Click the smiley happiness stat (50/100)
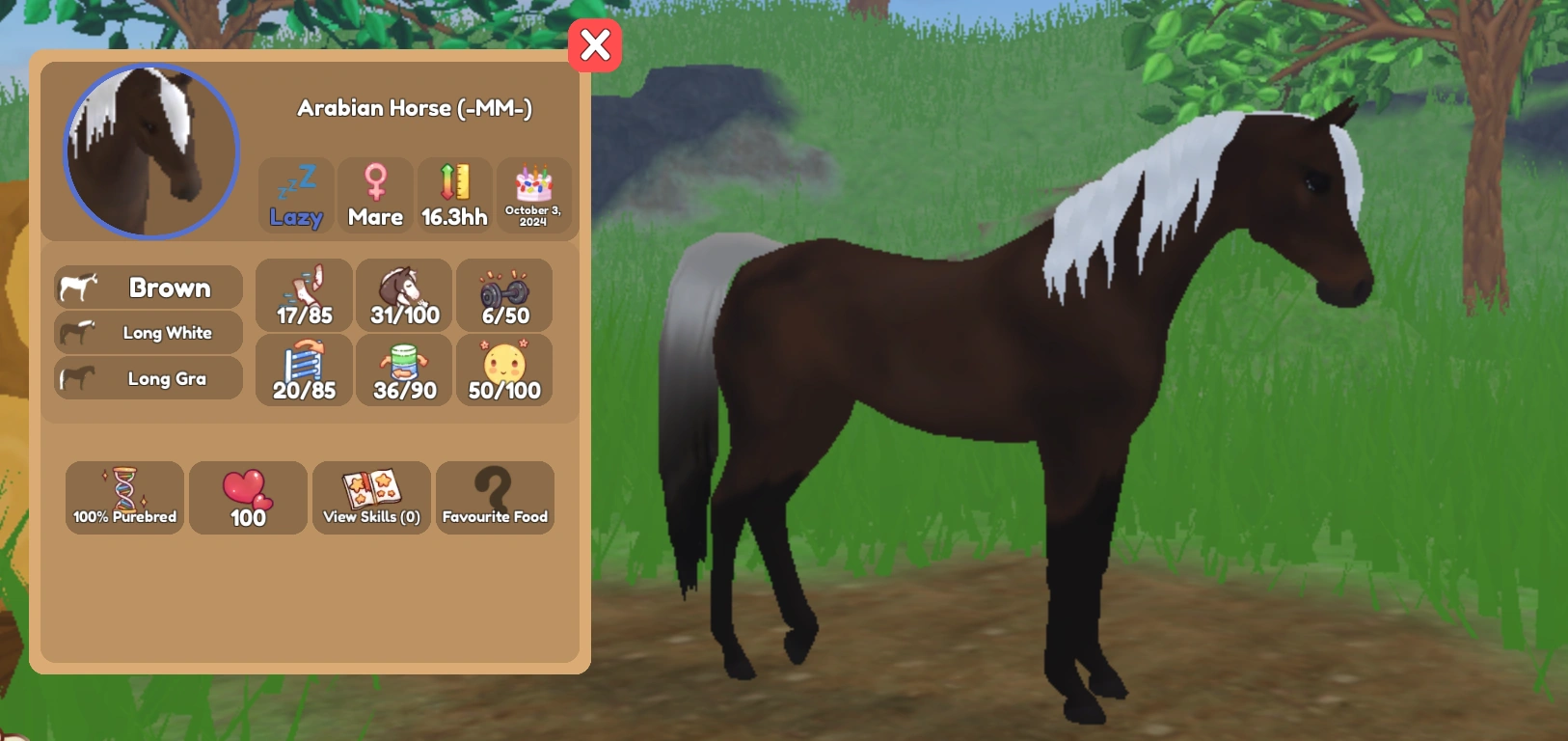 [x=504, y=370]
